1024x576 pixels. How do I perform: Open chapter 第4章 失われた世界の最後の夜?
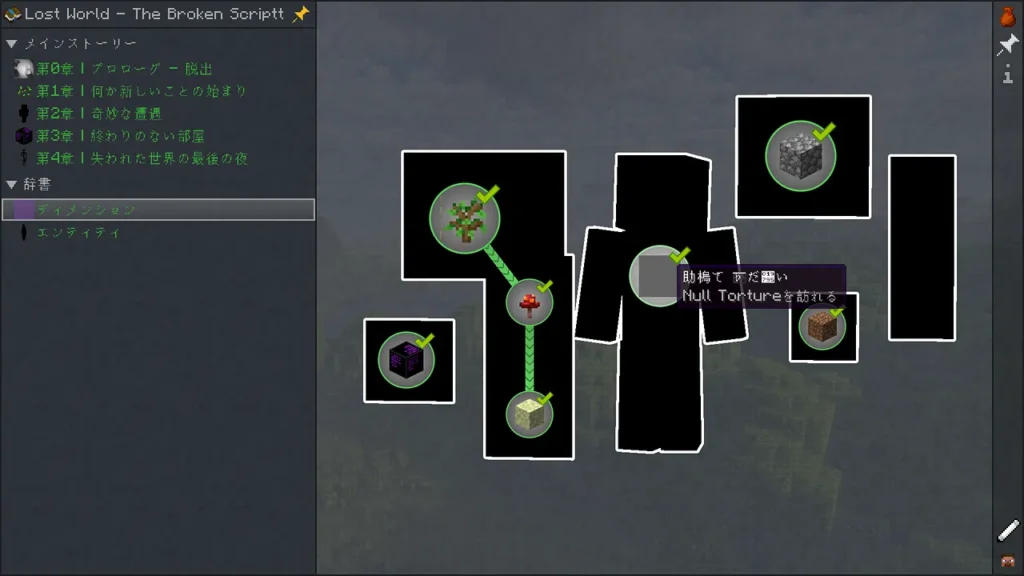pyautogui.click(x=141, y=158)
